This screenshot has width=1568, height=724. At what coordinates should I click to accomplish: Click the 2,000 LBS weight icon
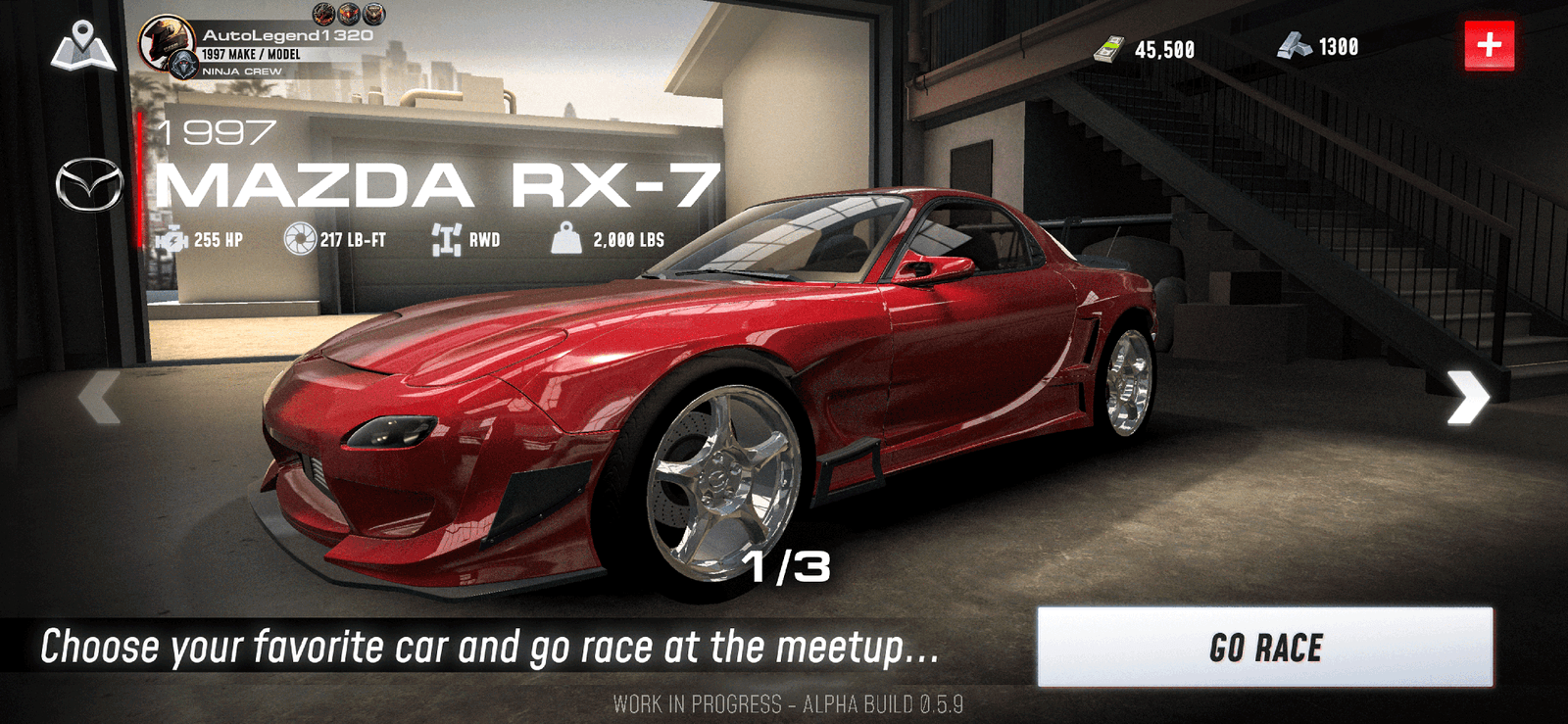[565, 237]
